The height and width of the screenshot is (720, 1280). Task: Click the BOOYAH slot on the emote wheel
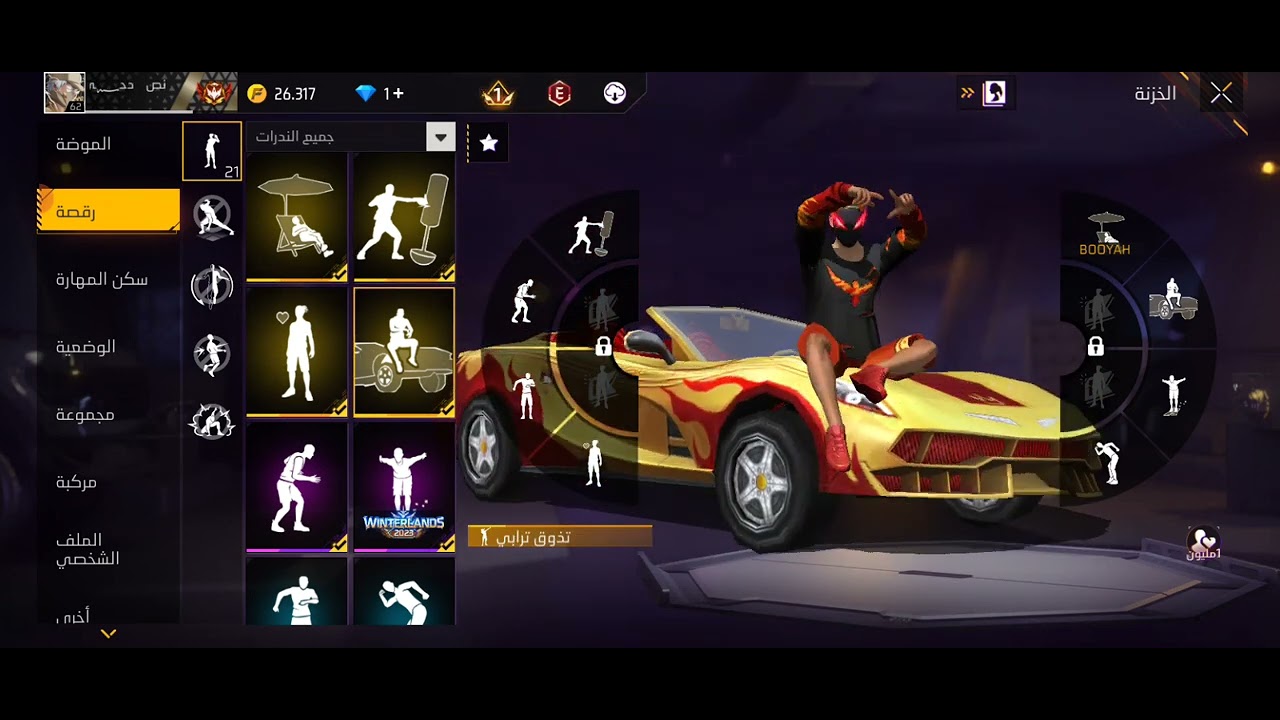[1105, 234]
